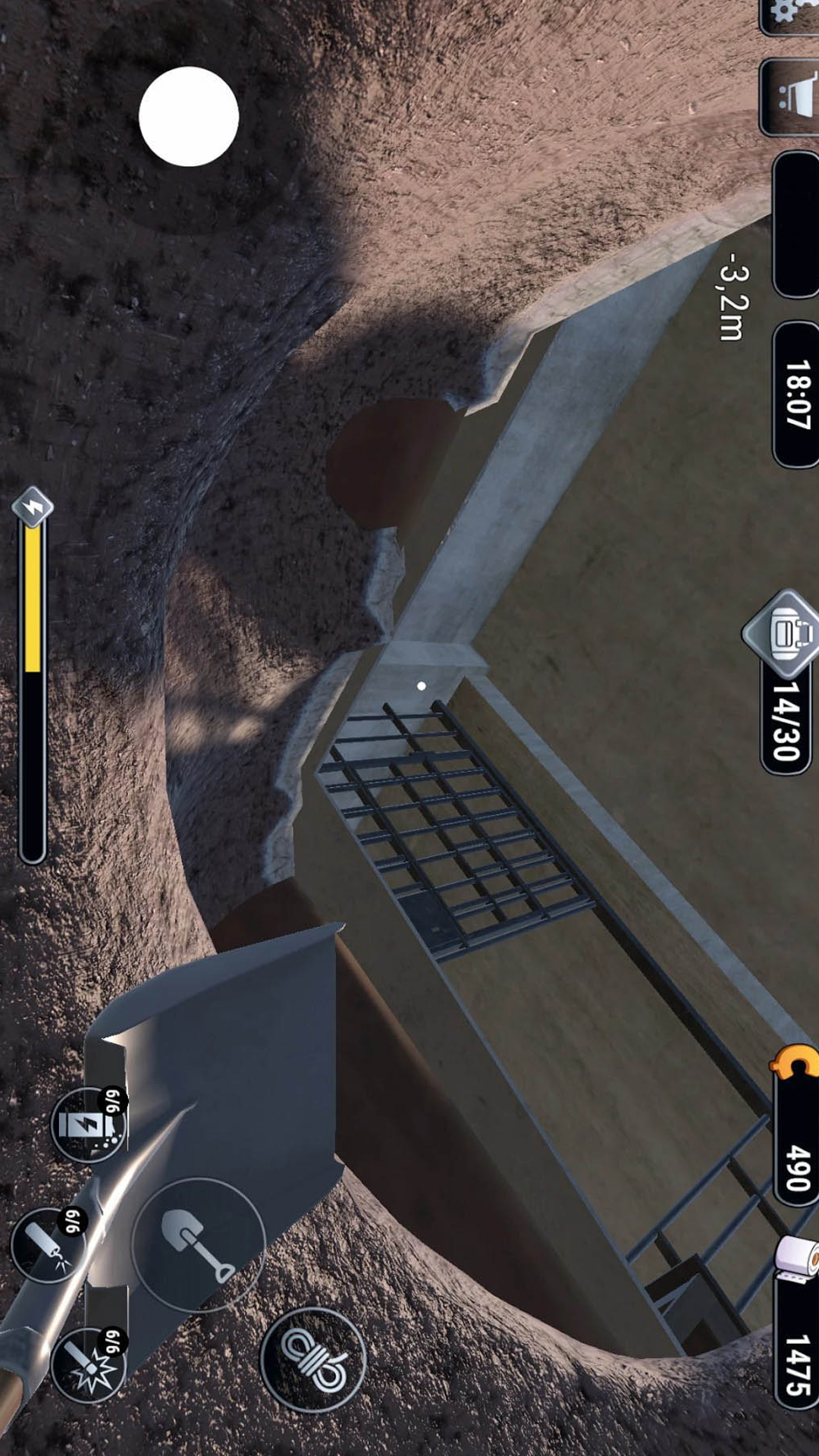This screenshot has width=819, height=1456.
Task: Activate the exploding firecracker item
Action: [88, 1366]
